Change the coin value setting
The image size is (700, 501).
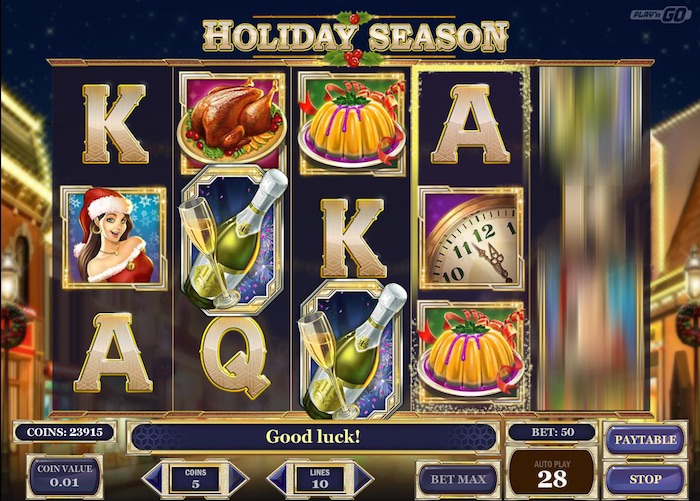coord(64,476)
